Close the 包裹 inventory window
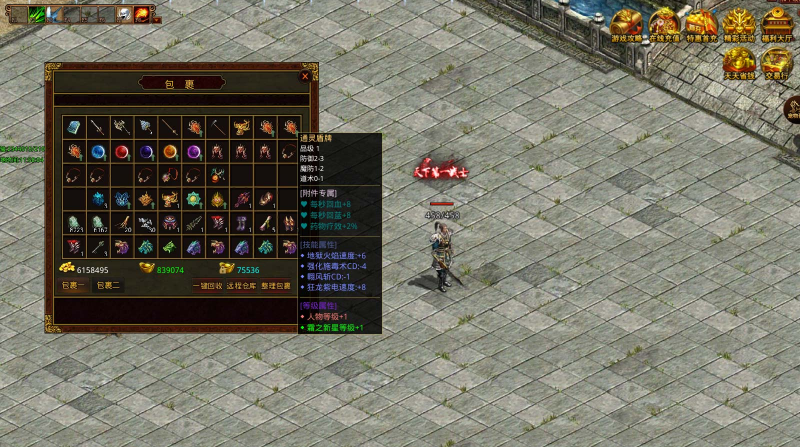Screen dimensions: 800x447 pyautogui.click(x=305, y=76)
